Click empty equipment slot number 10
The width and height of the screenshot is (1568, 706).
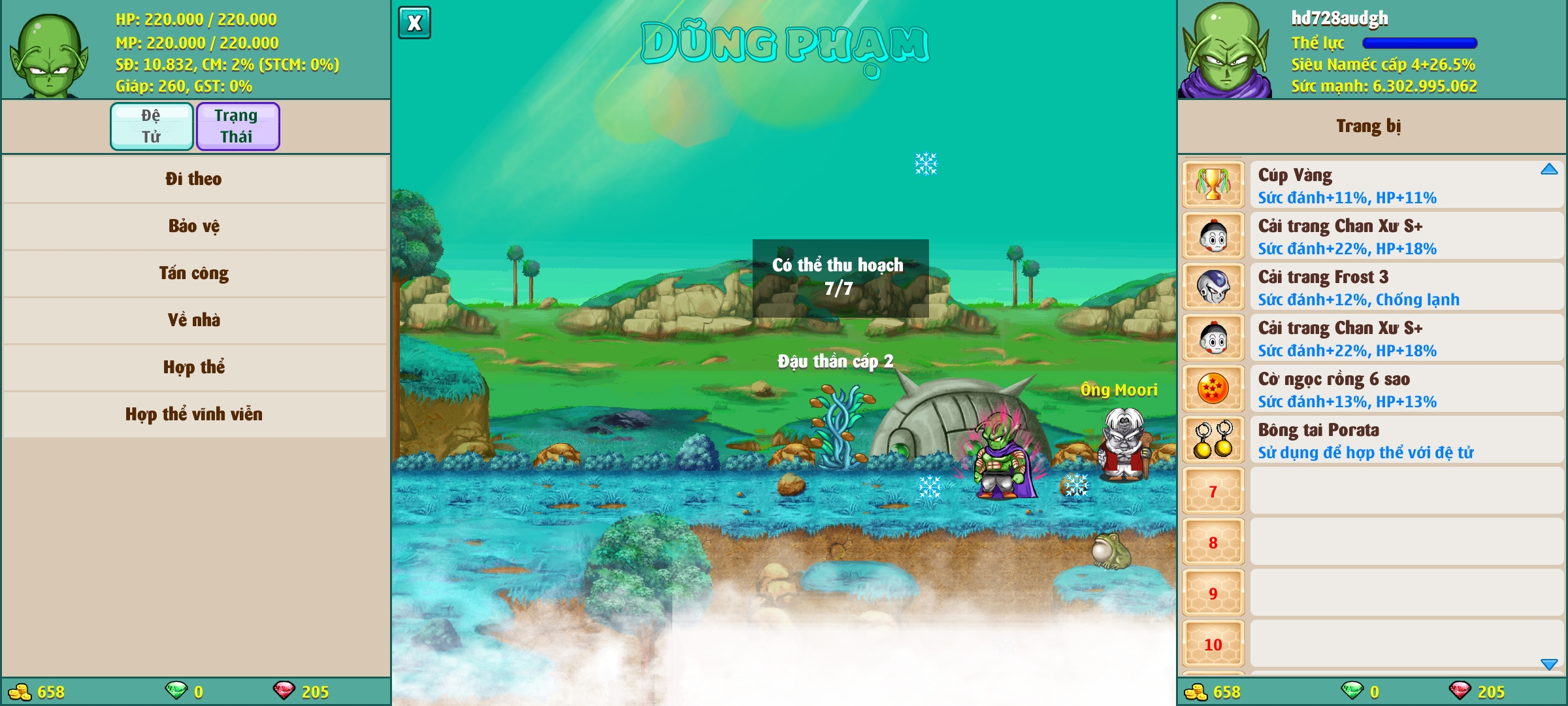click(1213, 644)
